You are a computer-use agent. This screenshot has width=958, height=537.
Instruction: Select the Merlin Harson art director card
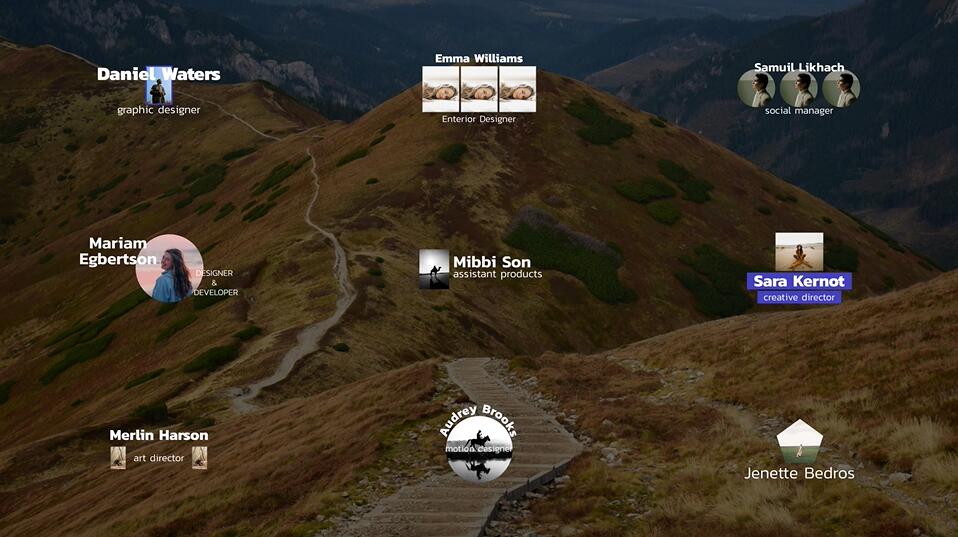[159, 447]
